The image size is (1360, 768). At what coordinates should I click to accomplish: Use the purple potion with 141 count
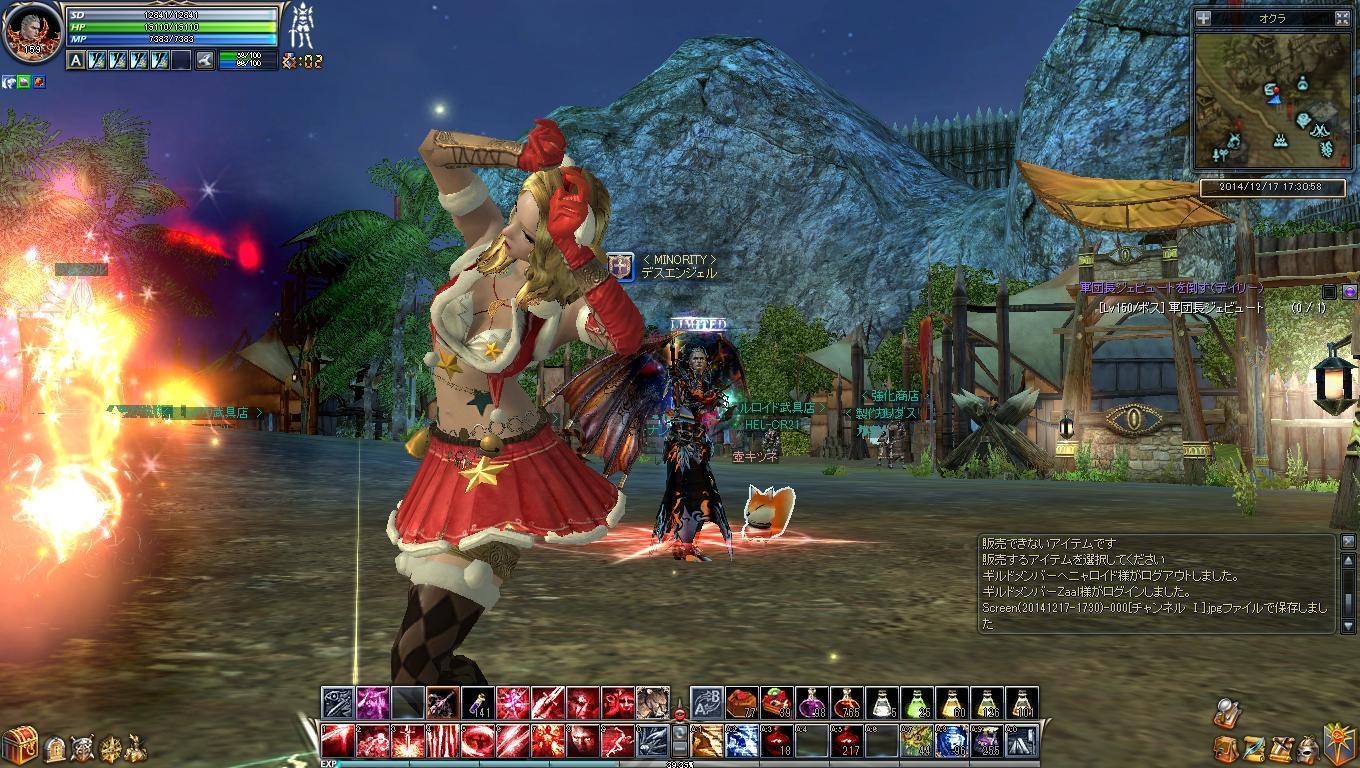[478, 704]
